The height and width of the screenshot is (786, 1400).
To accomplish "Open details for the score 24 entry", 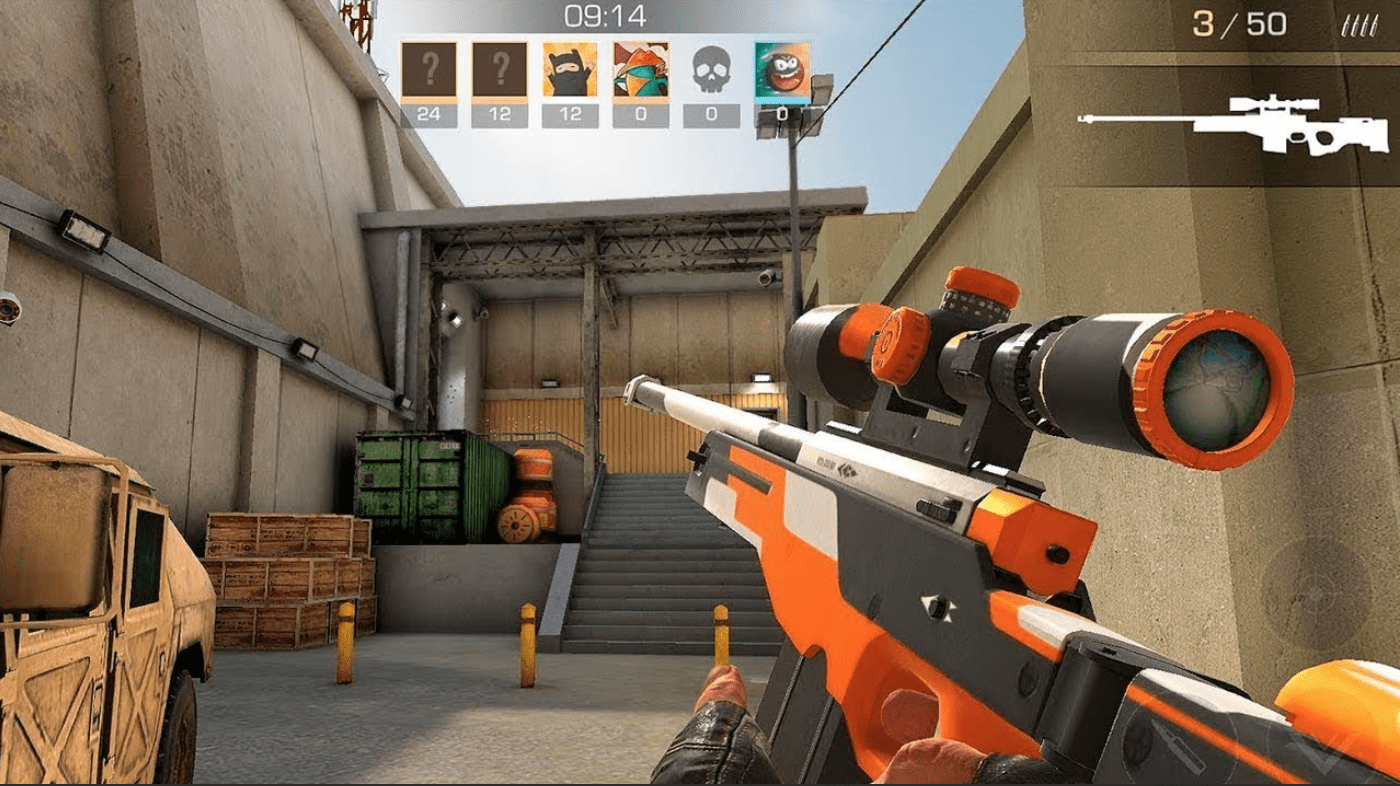I will (x=429, y=114).
